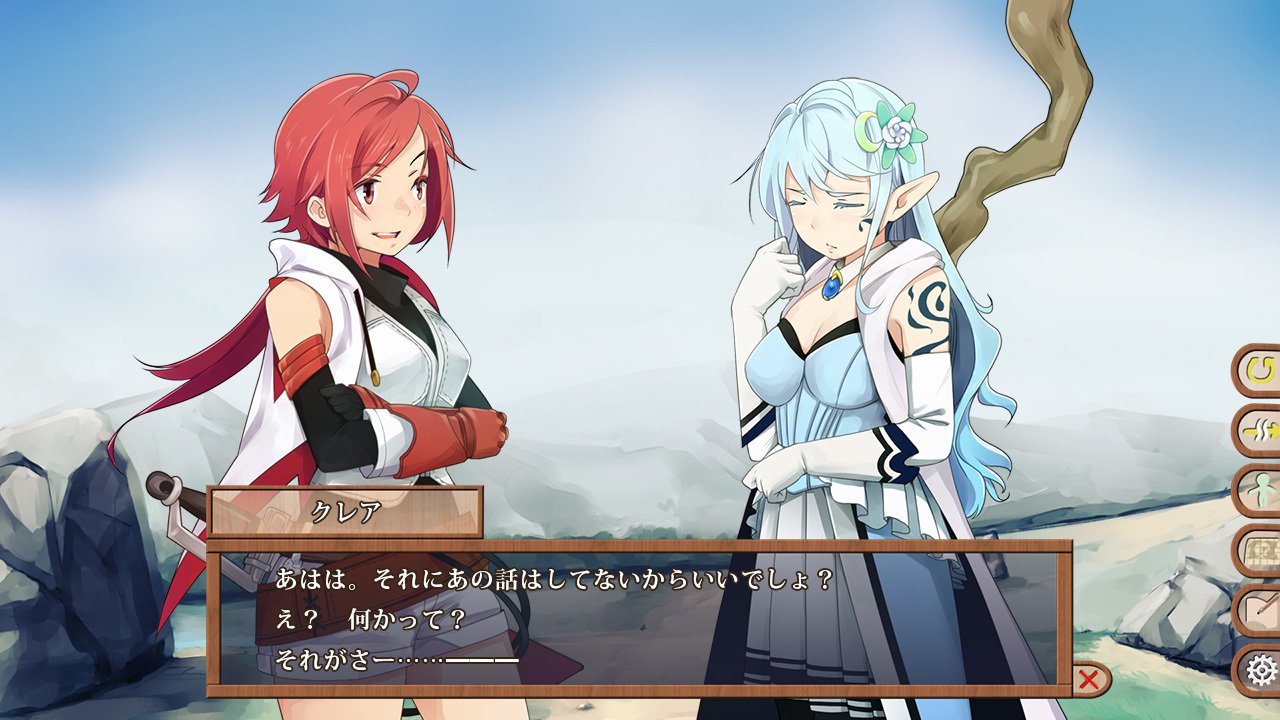Advance the dialogue text box
Screen dimensions: 1280x720
638,618
